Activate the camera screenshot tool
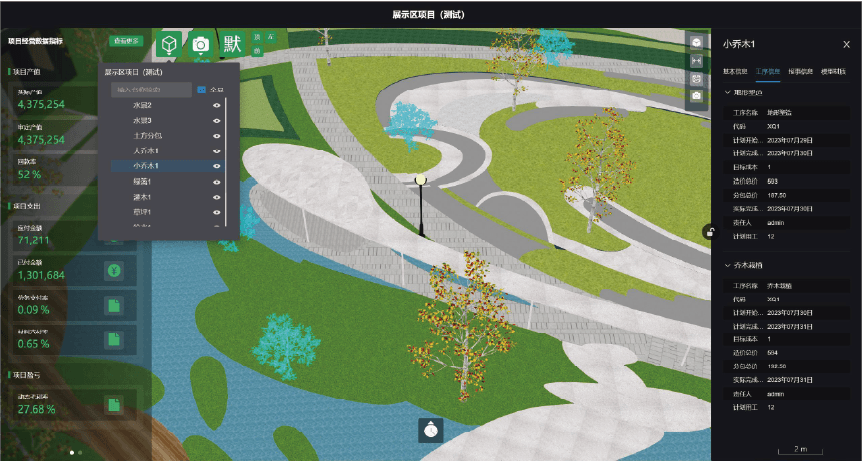Image resolution: width=862 pixels, height=462 pixels. tap(201, 45)
